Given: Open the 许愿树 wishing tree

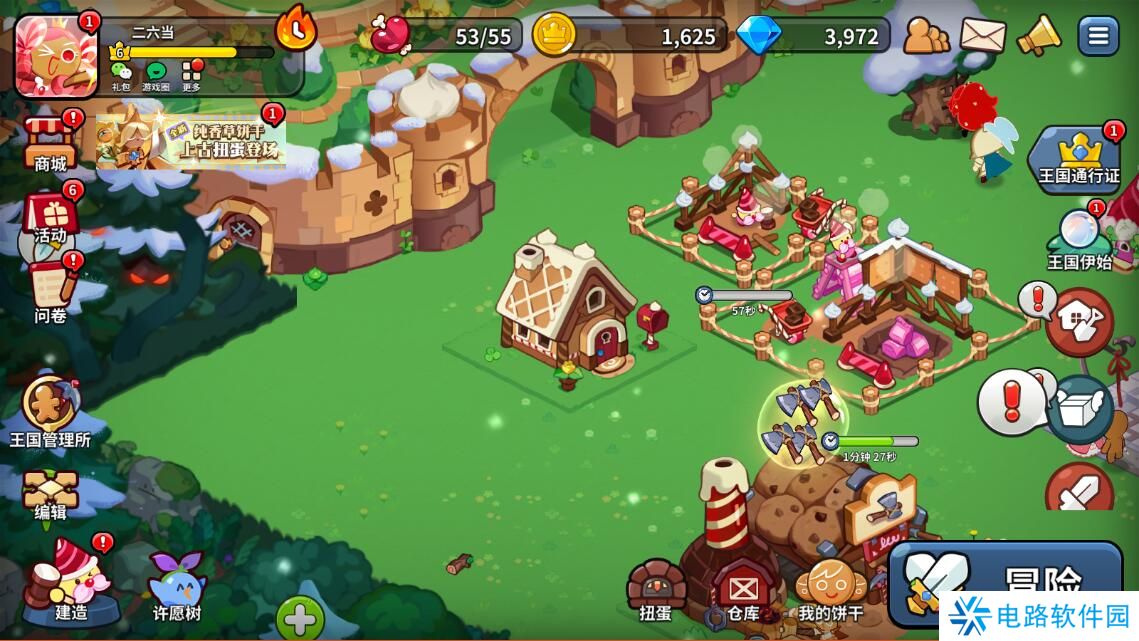Looking at the screenshot, I should tap(177, 584).
